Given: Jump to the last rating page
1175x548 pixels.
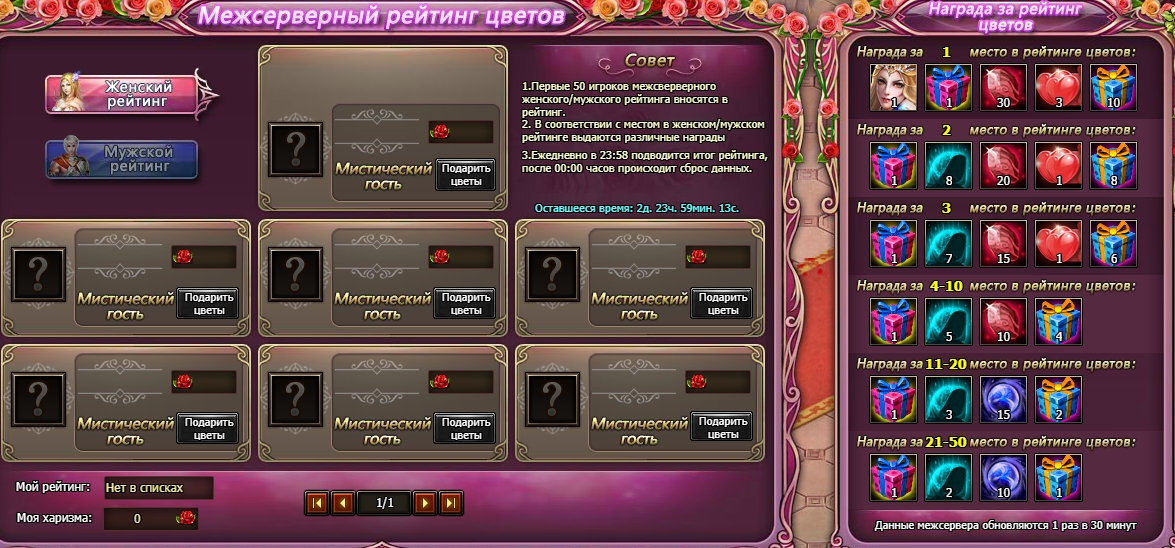Looking at the screenshot, I should [x=451, y=503].
